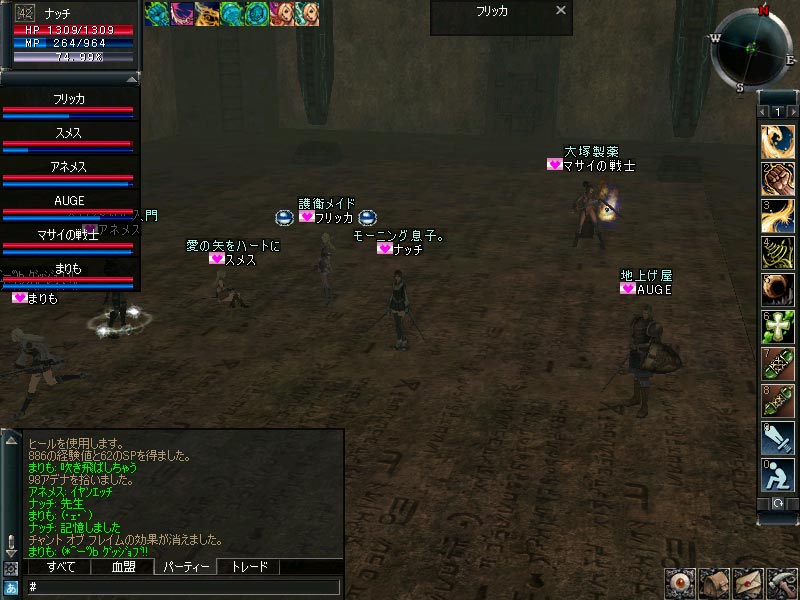Close the フリッカ target window
Viewport: 800px width, 600px height.
click(x=561, y=11)
